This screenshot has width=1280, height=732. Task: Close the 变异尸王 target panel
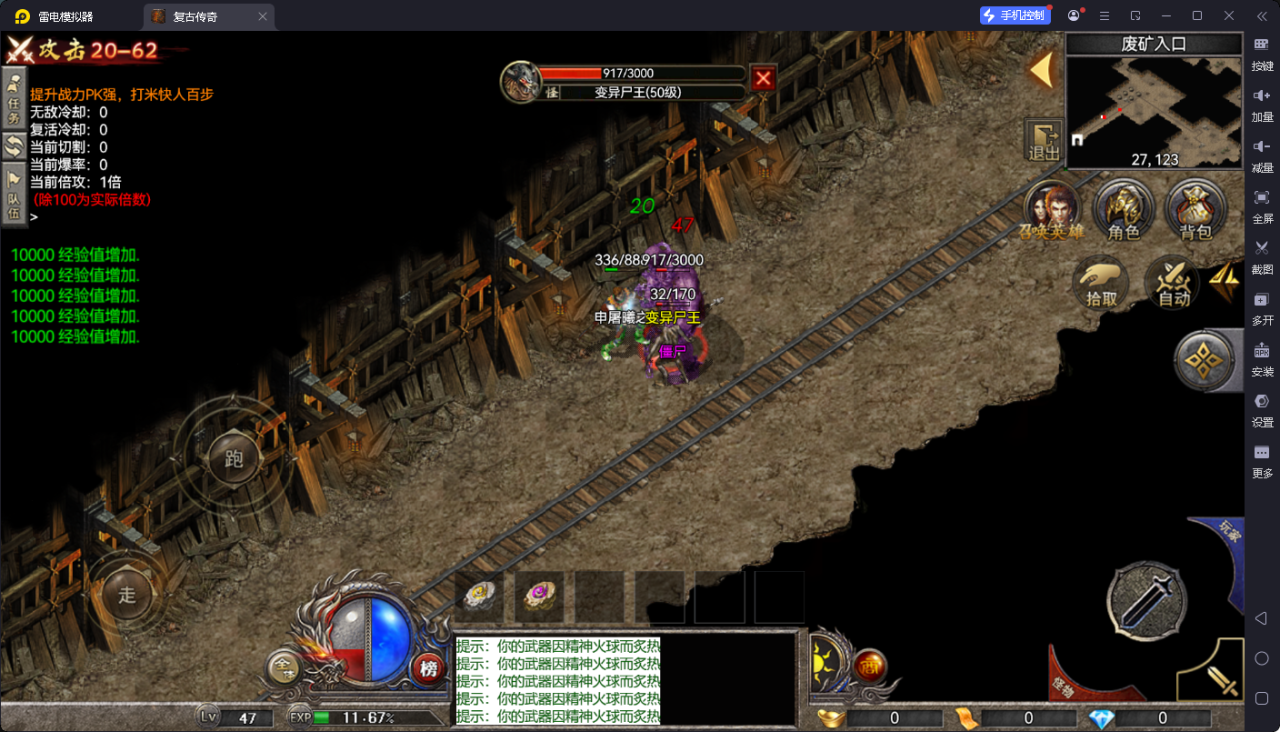pyautogui.click(x=763, y=78)
